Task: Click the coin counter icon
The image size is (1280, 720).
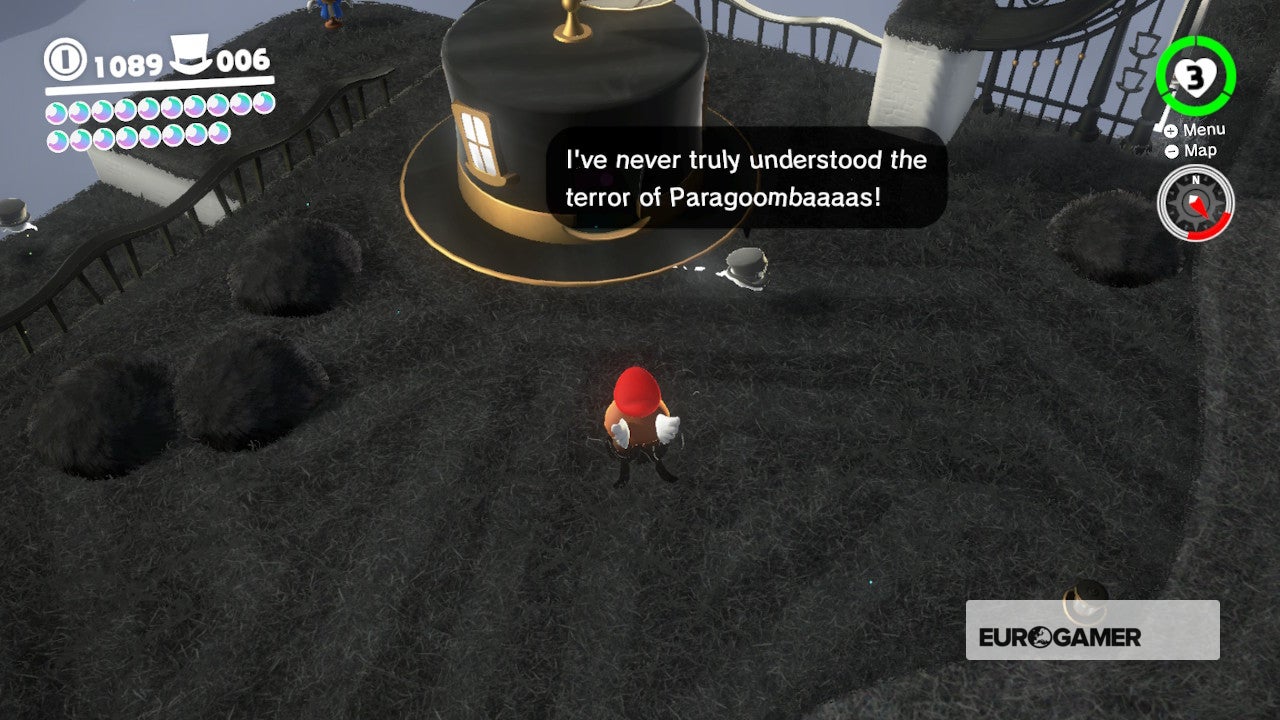Action: (63, 61)
